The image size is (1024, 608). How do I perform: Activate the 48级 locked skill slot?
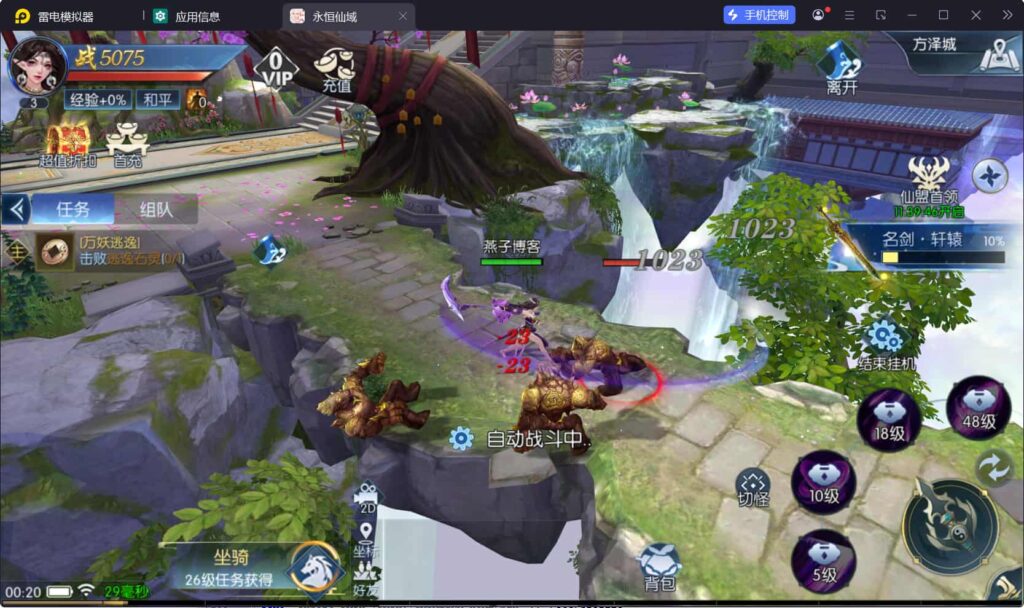[978, 407]
